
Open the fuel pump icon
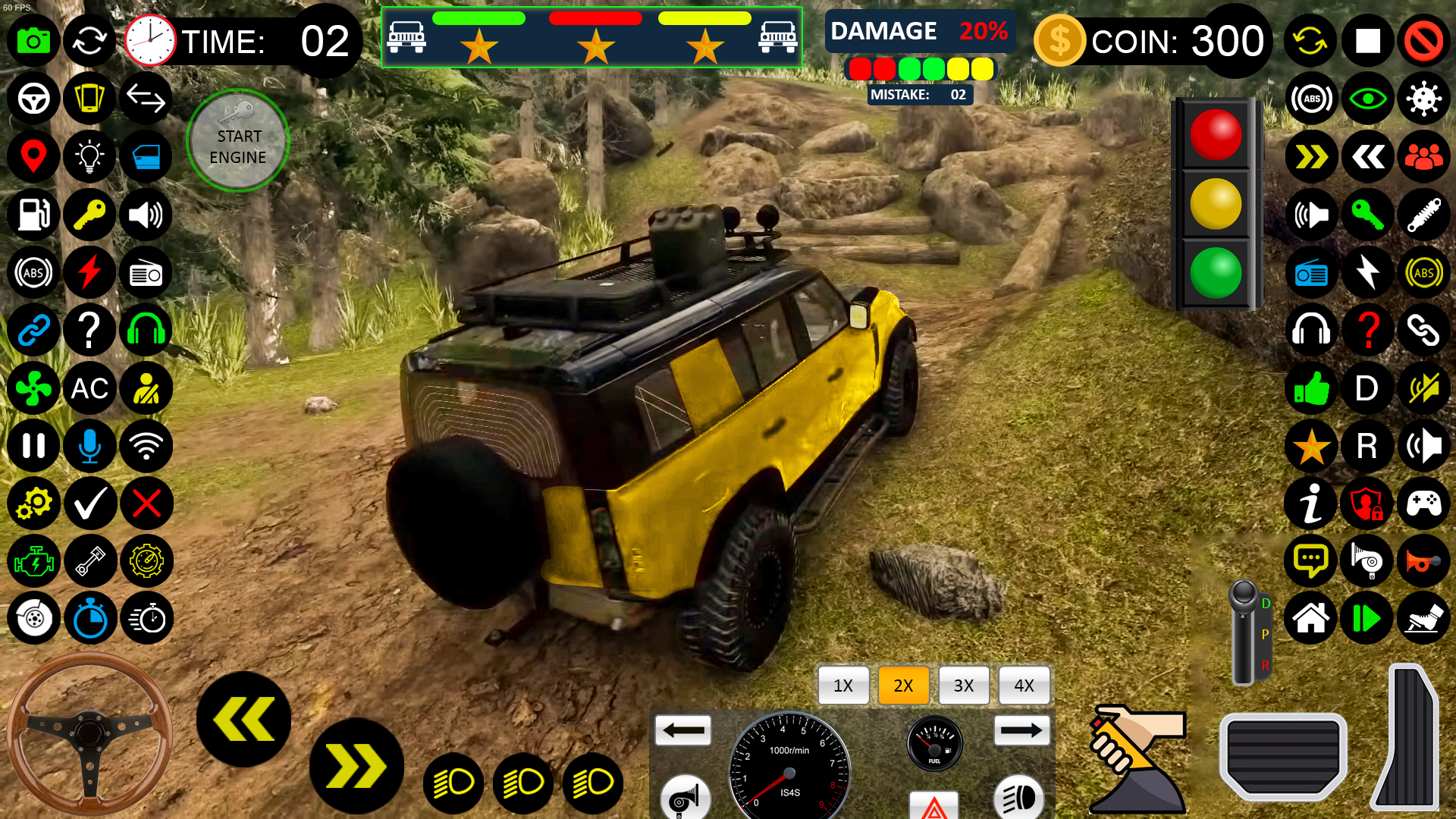tap(33, 215)
